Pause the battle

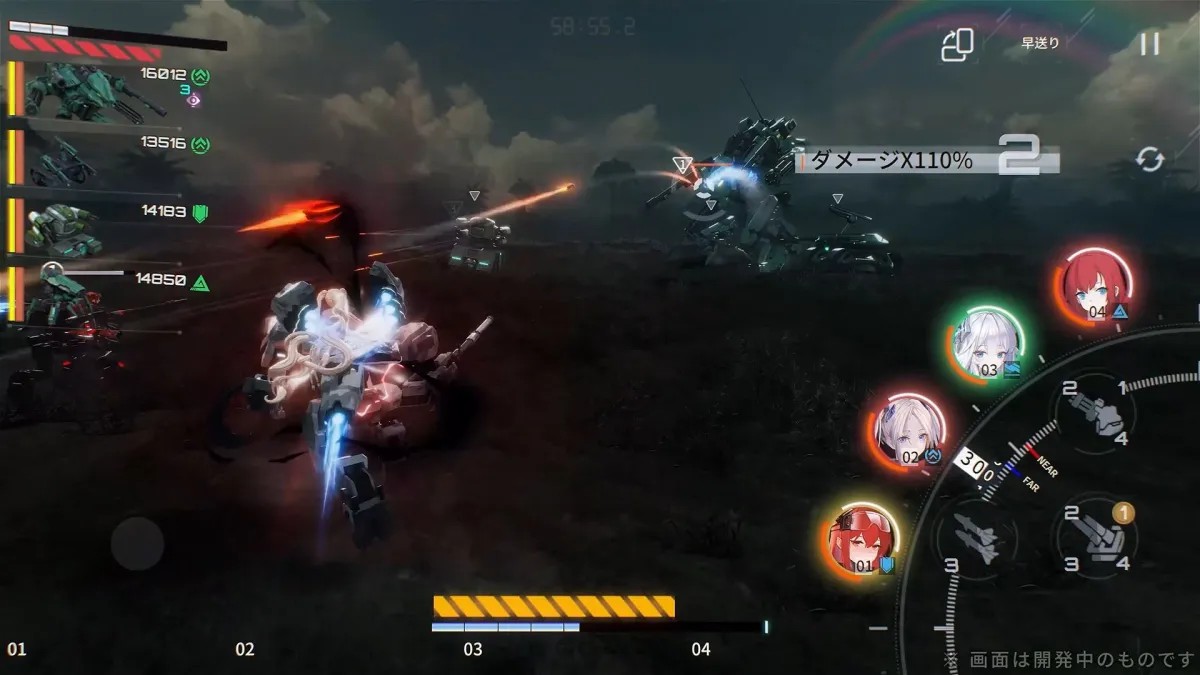click(1150, 43)
